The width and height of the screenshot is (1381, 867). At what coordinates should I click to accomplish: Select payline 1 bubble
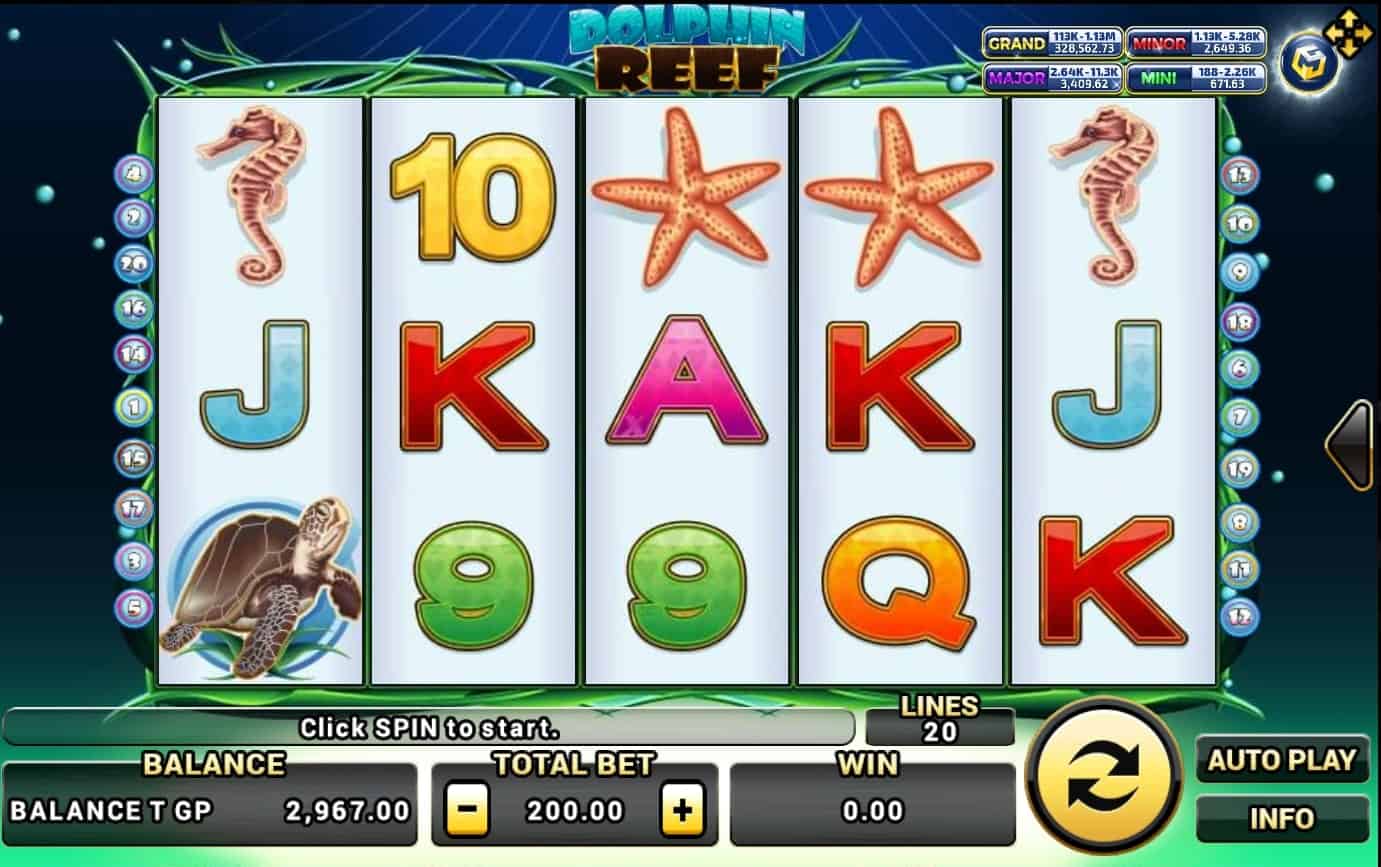pos(133,406)
